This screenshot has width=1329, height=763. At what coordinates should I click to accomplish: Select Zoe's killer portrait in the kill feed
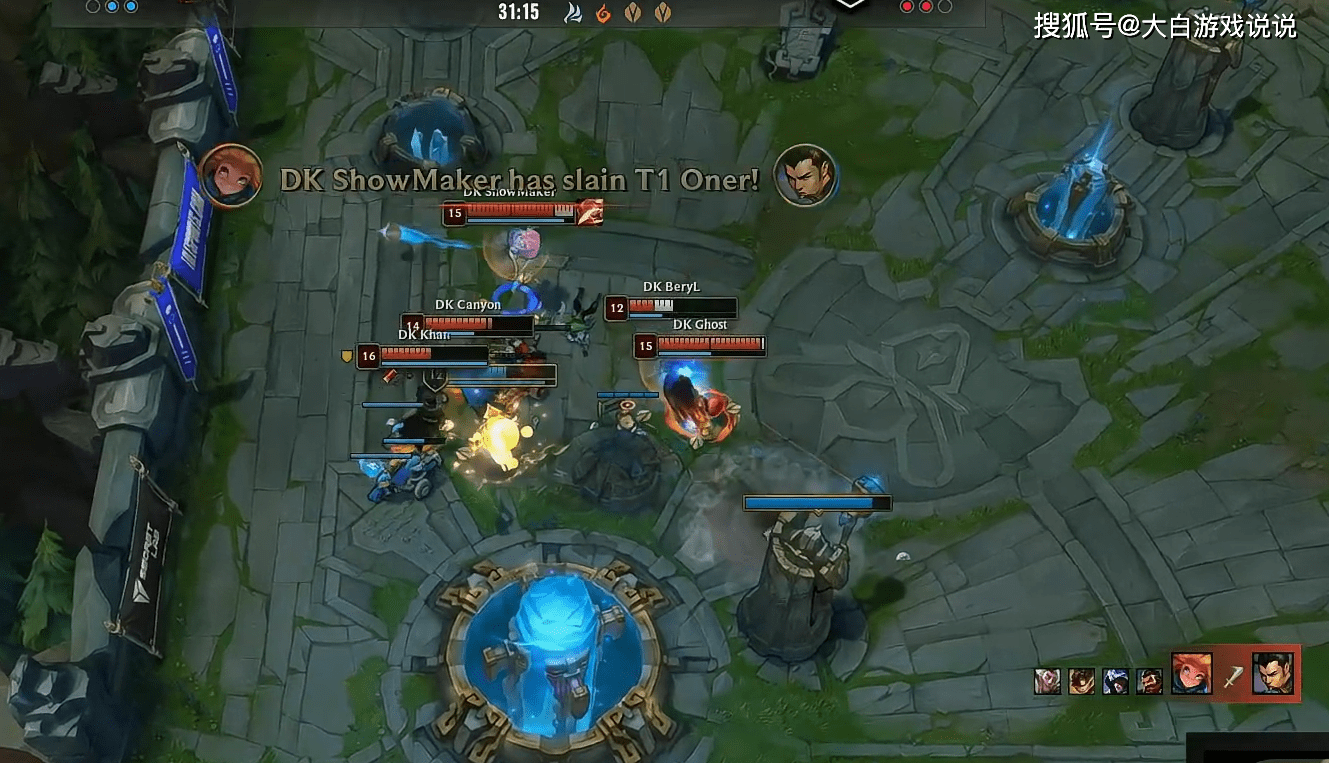click(x=1192, y=674)
